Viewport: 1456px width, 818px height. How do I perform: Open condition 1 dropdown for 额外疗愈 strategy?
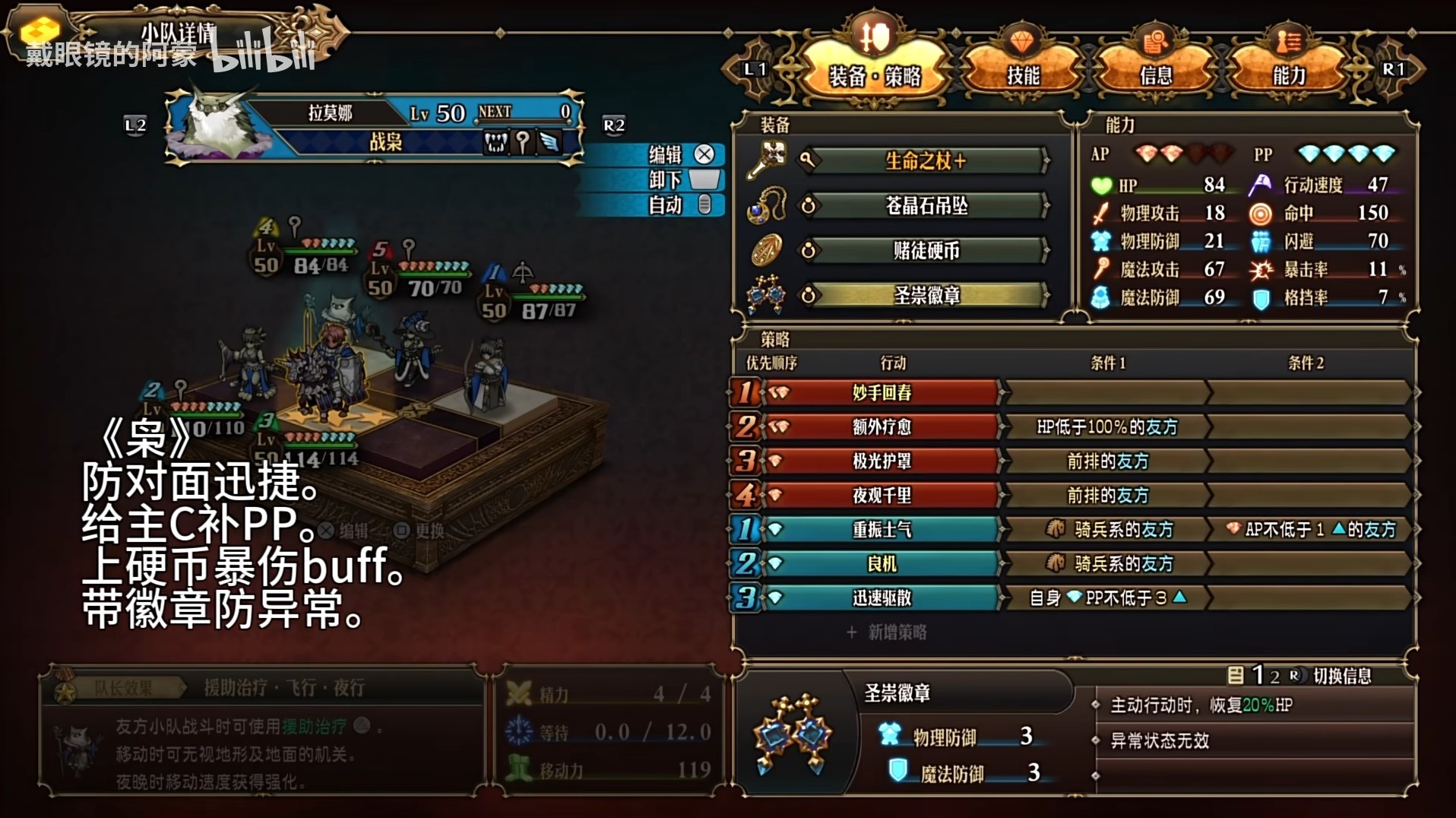pyautogui.click(x=1106, y=426)
